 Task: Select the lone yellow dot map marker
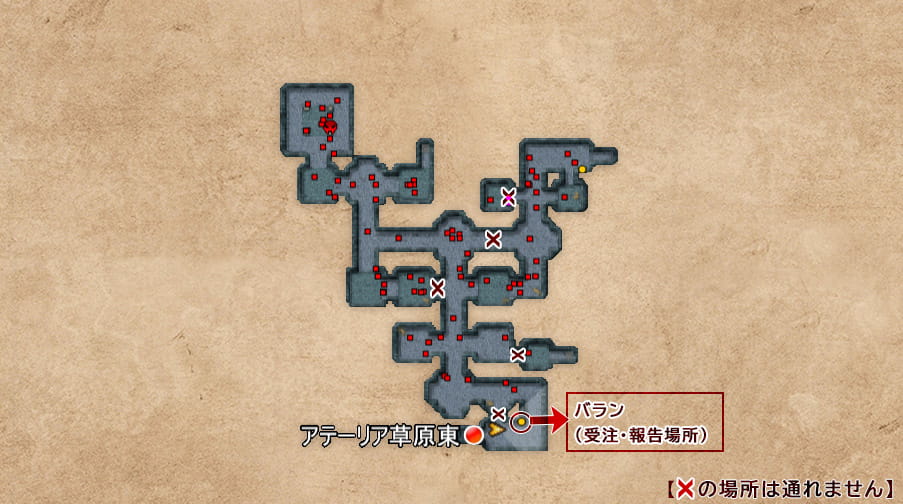[x=582, y=169]
